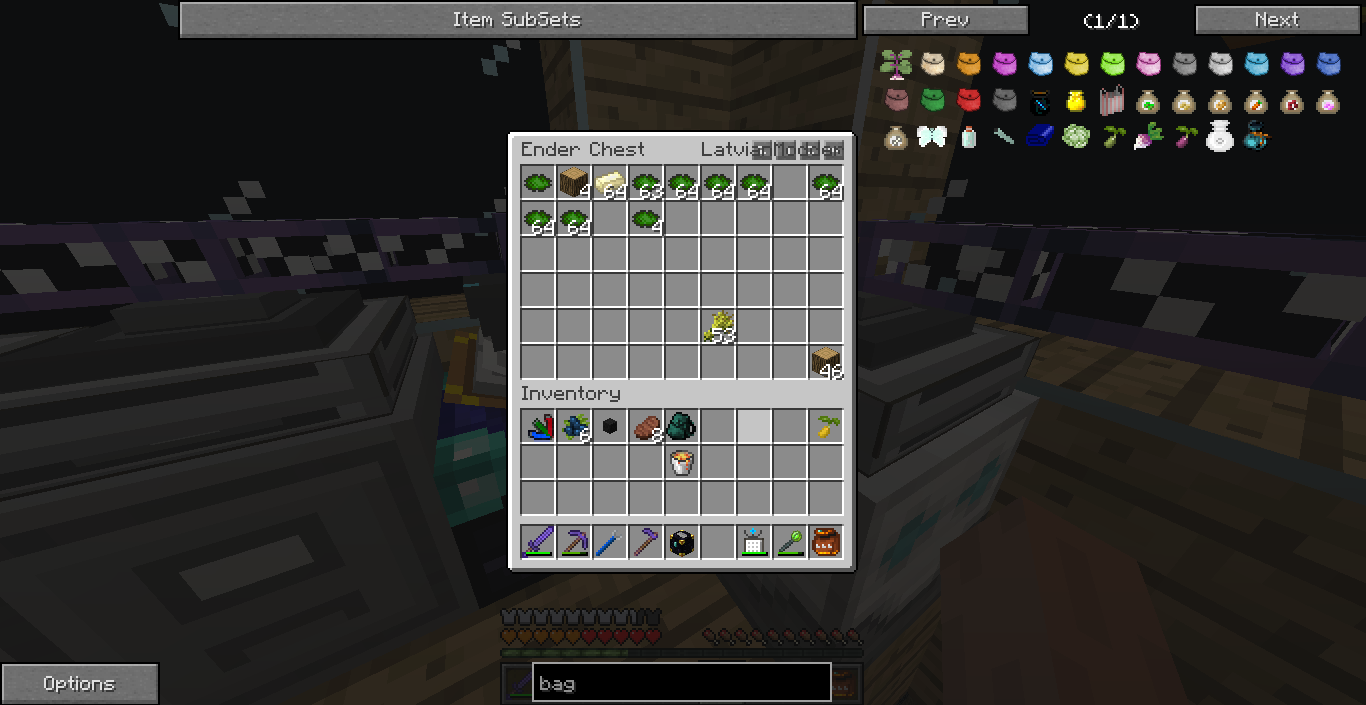This screenshot has width=1366, height=705.
Task: Select the dark teal backpack in inventory
Action: 682,427
